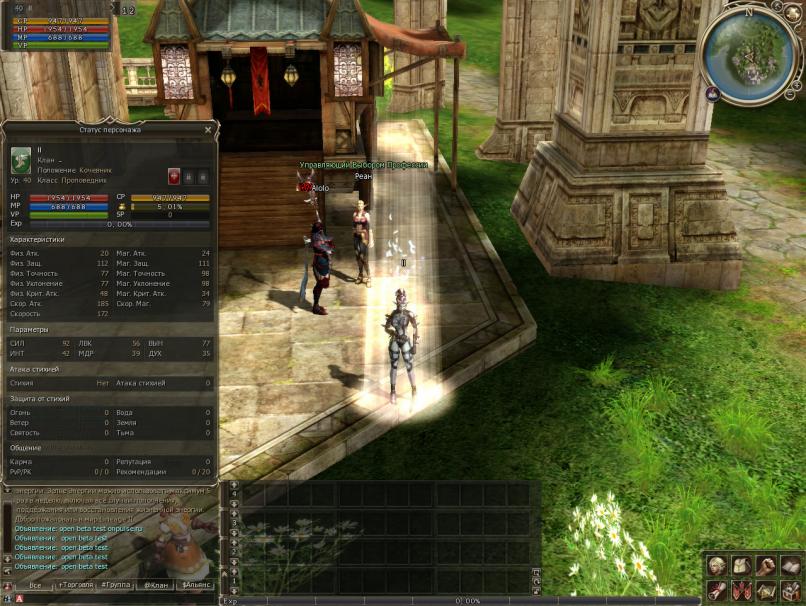806x606 pixels.
Task: Switch to the "@Клан" chat tab
Action: (155, 585)
